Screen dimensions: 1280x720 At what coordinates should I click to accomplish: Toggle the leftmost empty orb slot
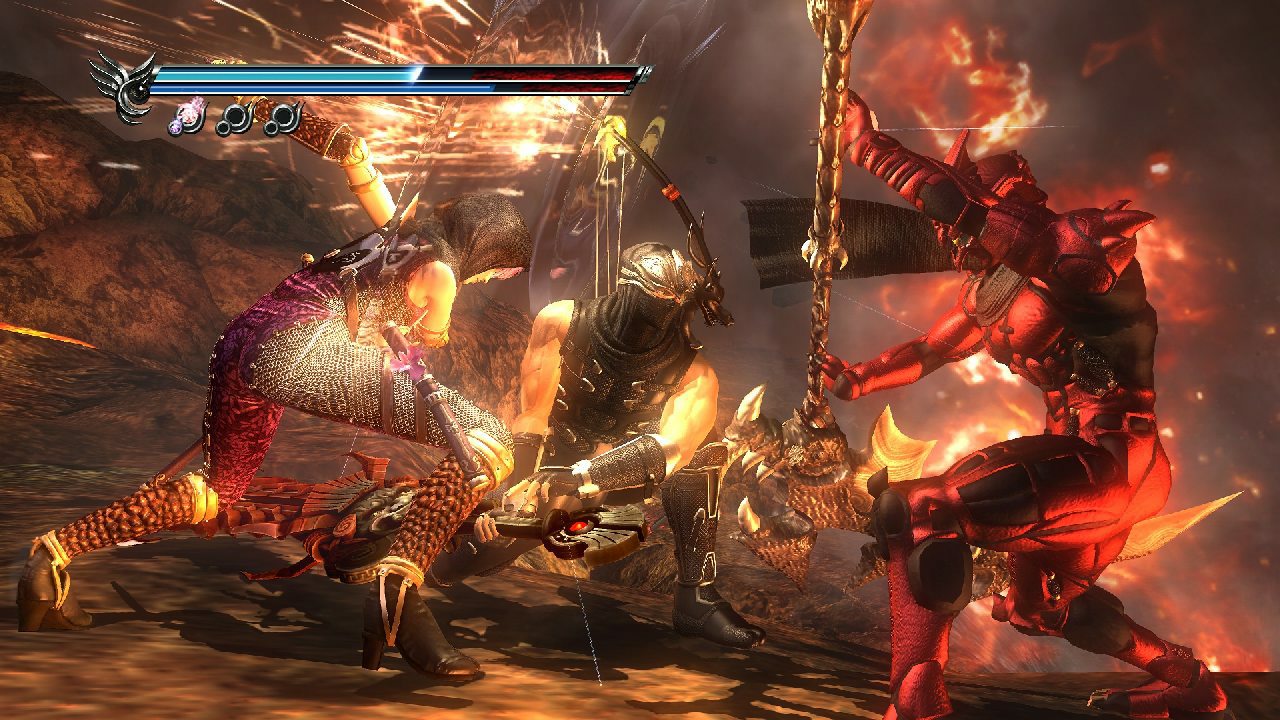tap(234, 118)
